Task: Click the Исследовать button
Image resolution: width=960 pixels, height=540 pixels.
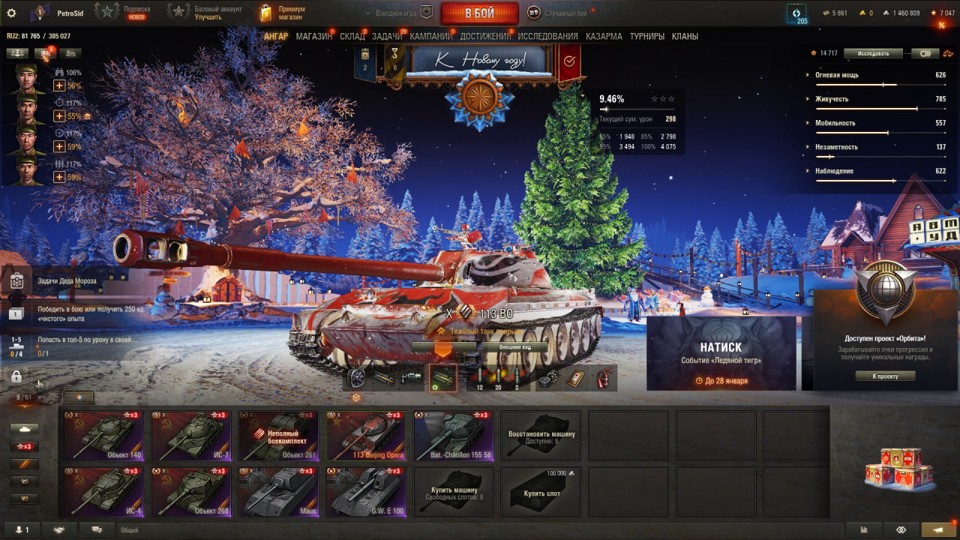Action: click(872, 53)
